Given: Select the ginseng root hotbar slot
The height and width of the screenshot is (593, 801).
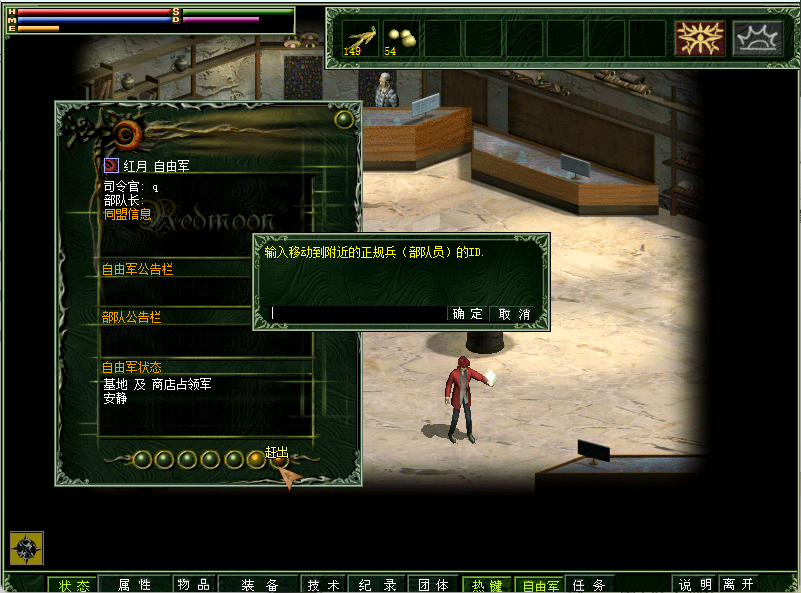Looking at the screenshot, I should [361, 38].
